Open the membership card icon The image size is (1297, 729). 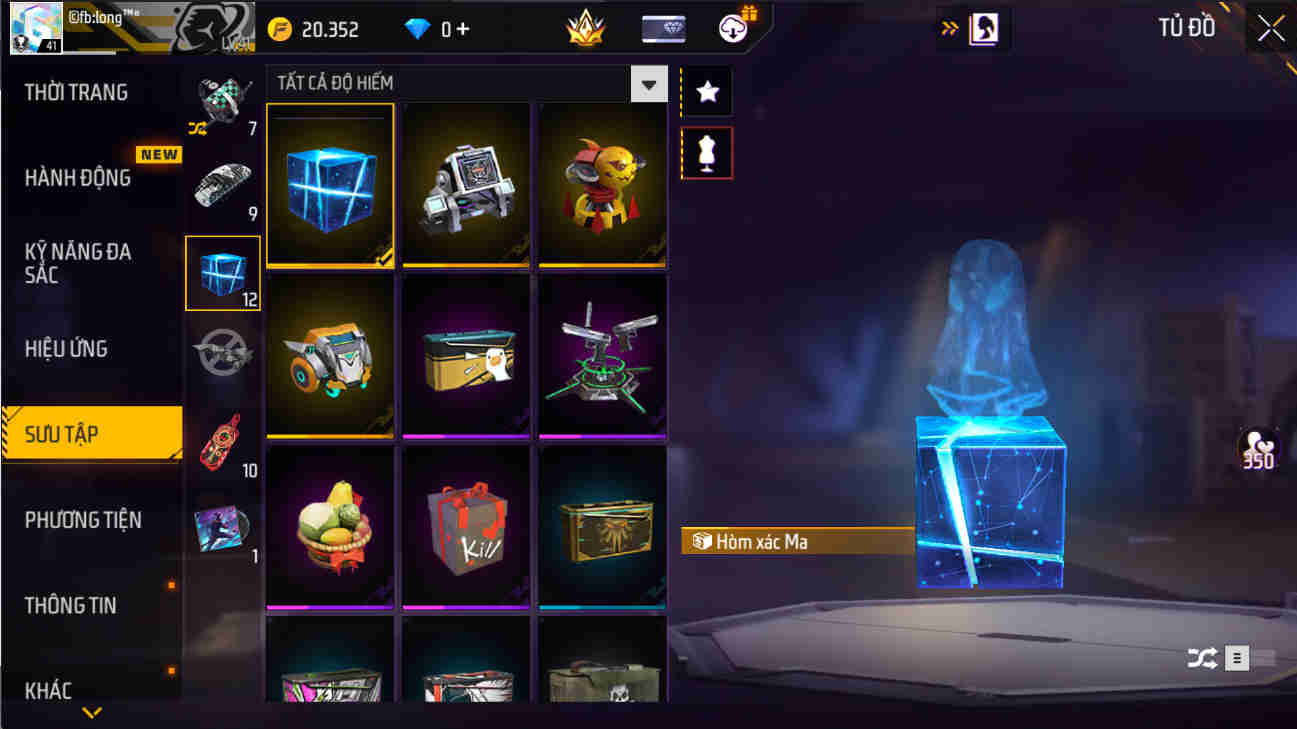(x=661, y=28)
